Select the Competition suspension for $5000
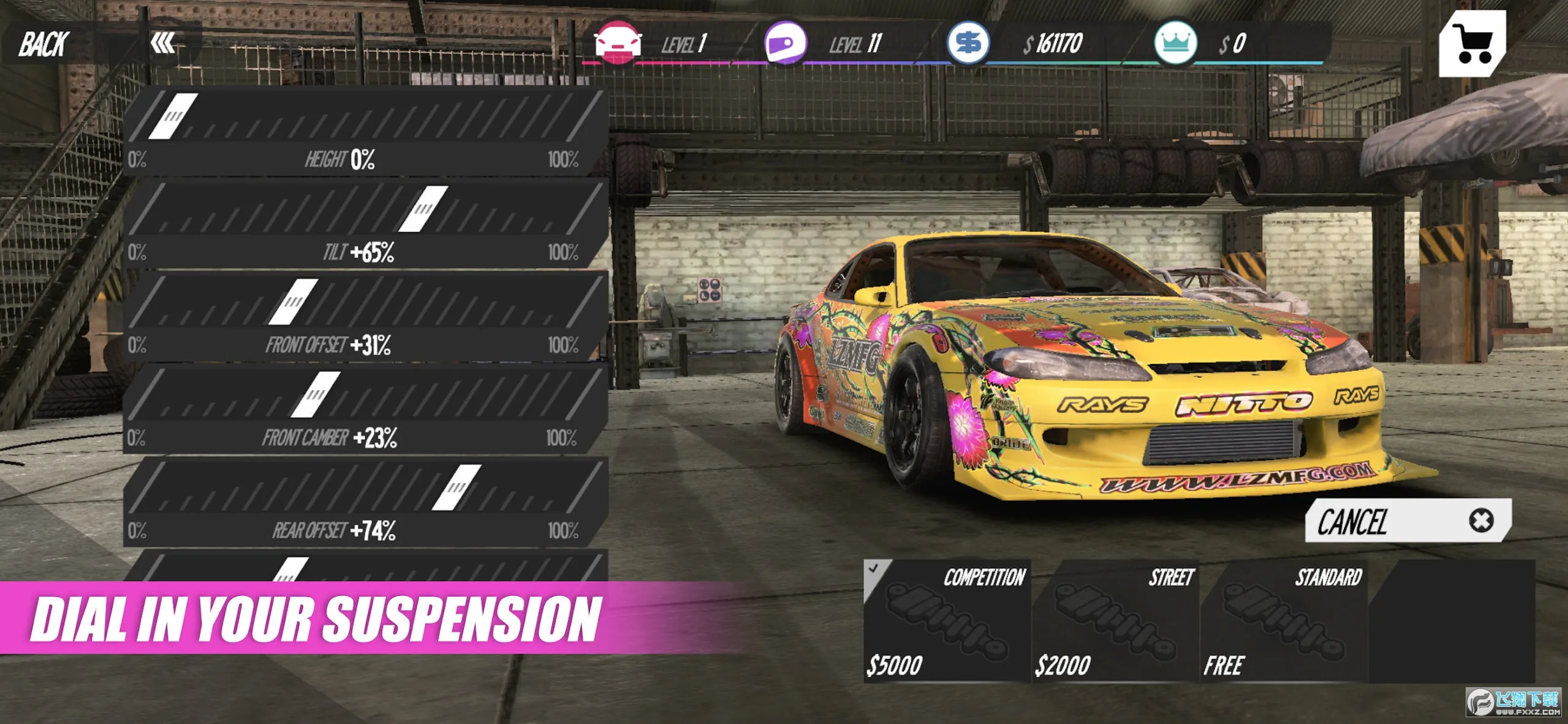1568x724 pixels. (x=947, y=620)
